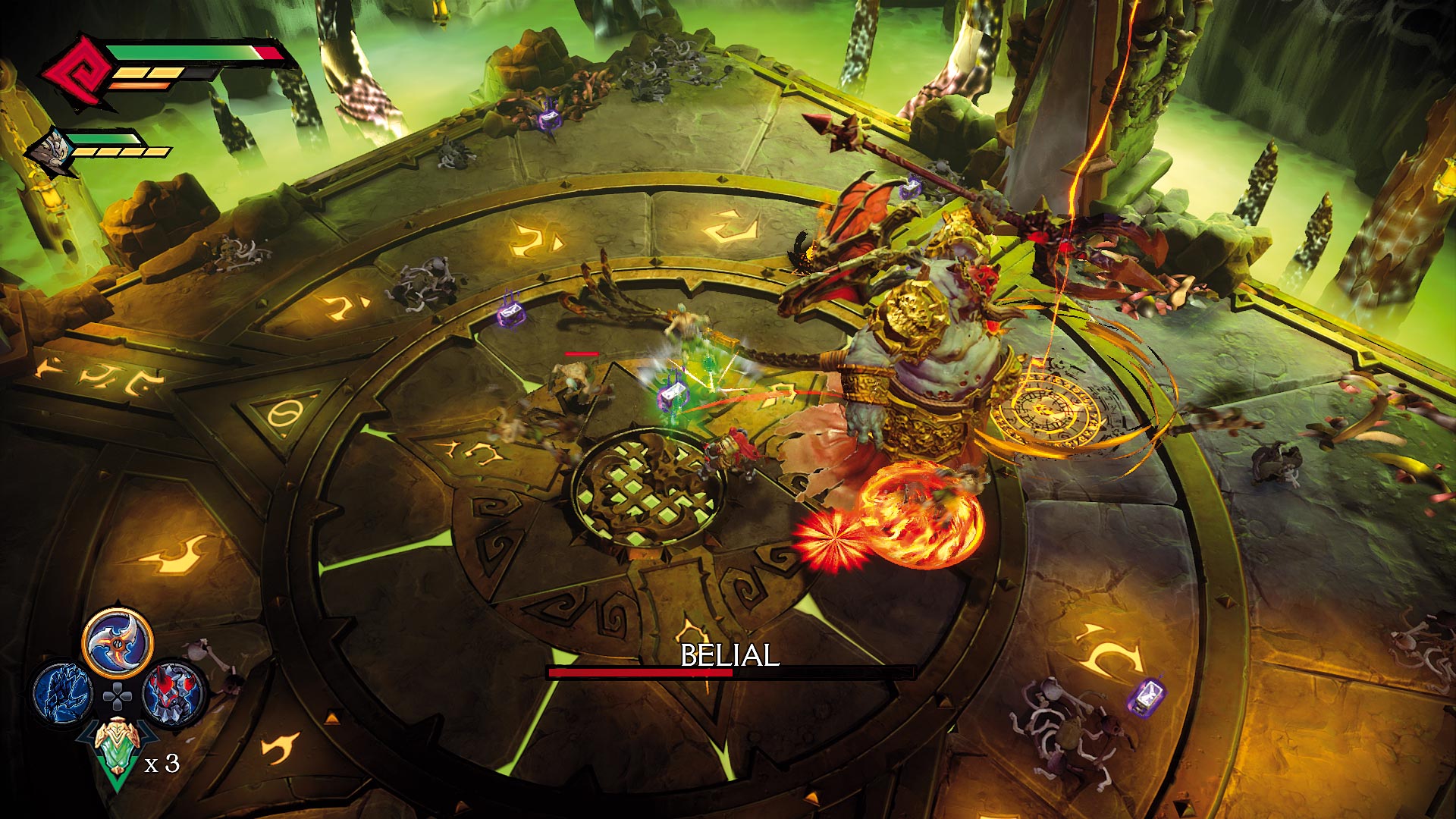Use the green crystal potion item
Screen dimensions: 1456x819
116,751
